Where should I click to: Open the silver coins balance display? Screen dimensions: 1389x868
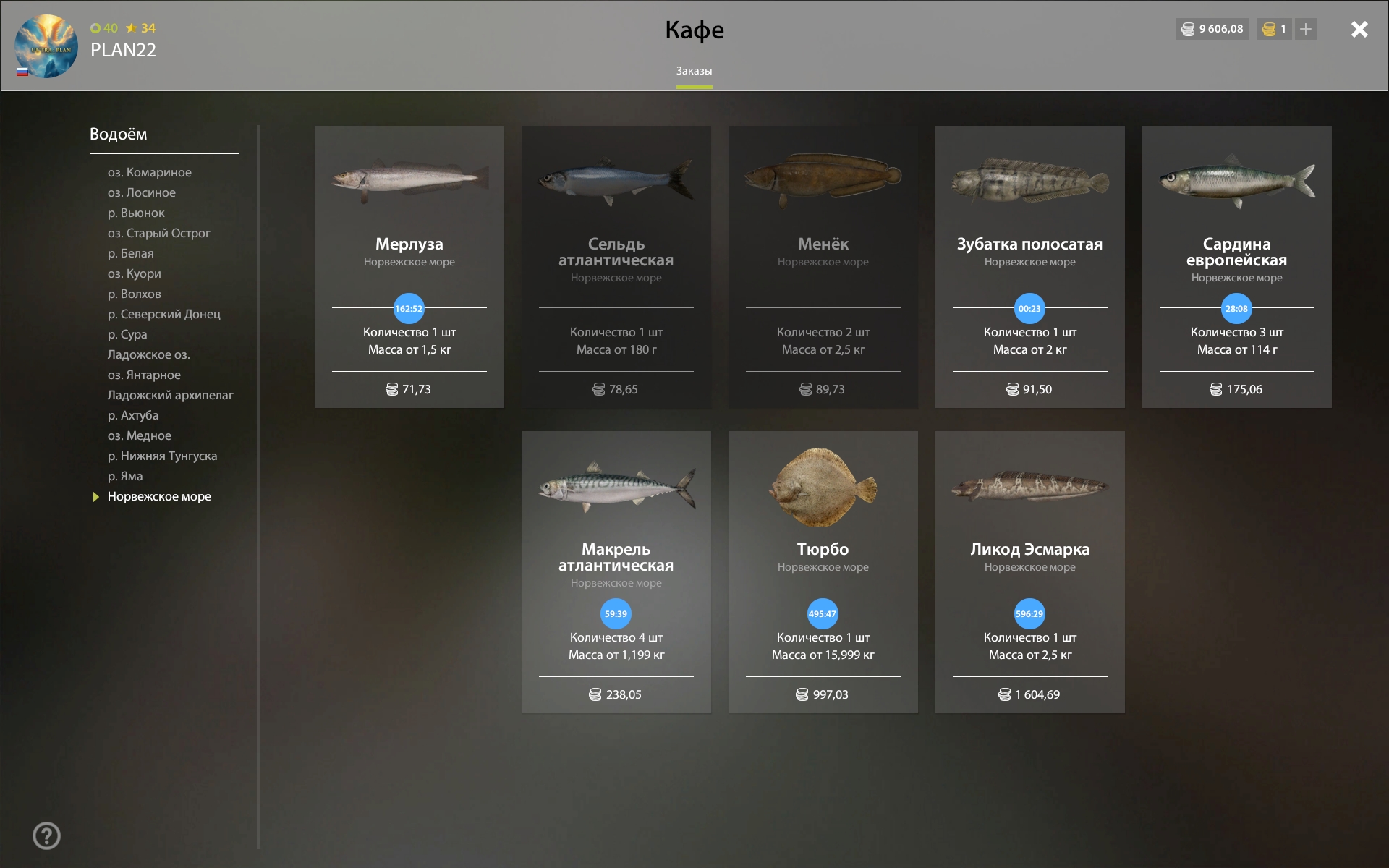pyautogui.click(x=1211, y=30)
